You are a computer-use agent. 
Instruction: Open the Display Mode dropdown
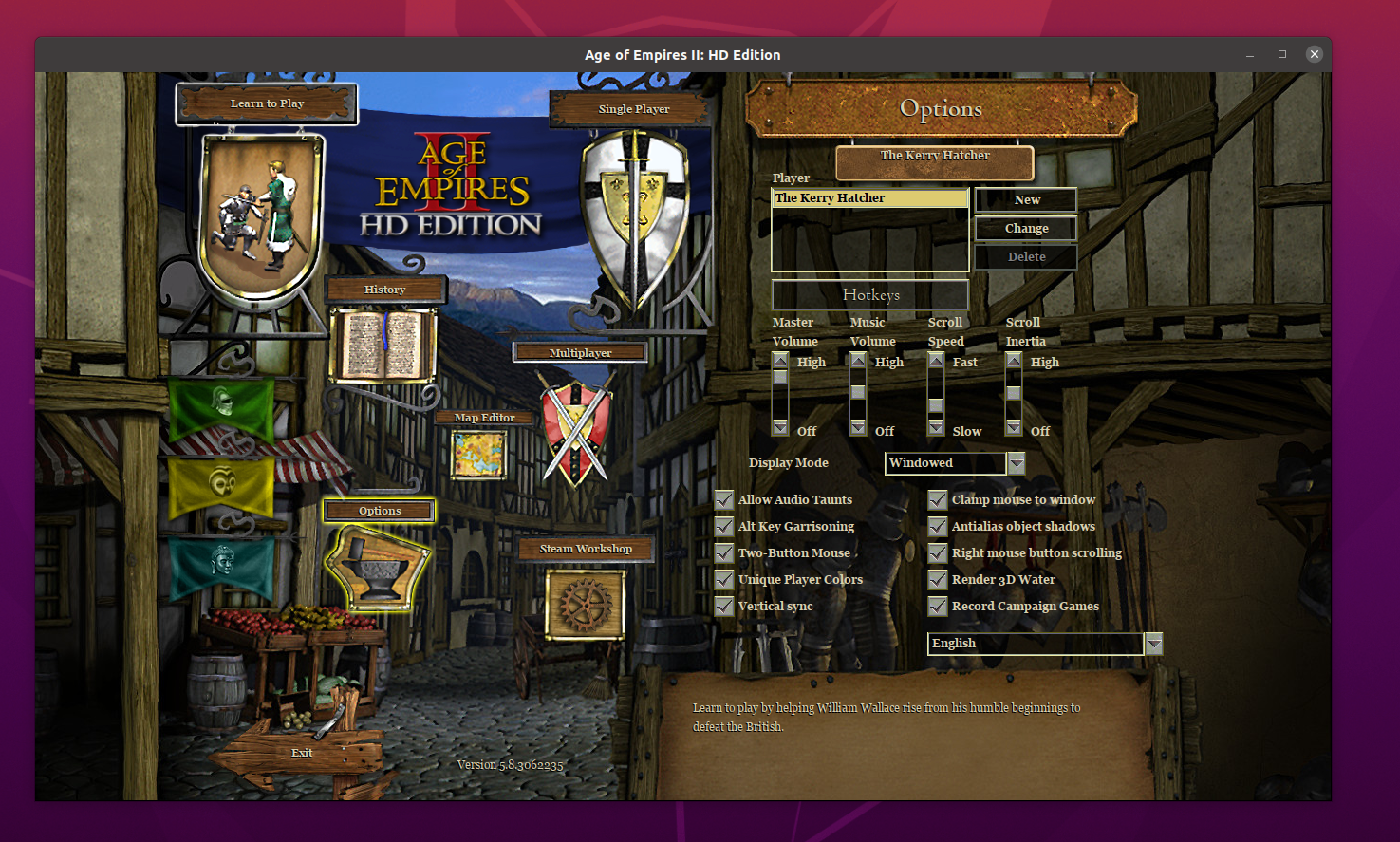pos(1017,463)
